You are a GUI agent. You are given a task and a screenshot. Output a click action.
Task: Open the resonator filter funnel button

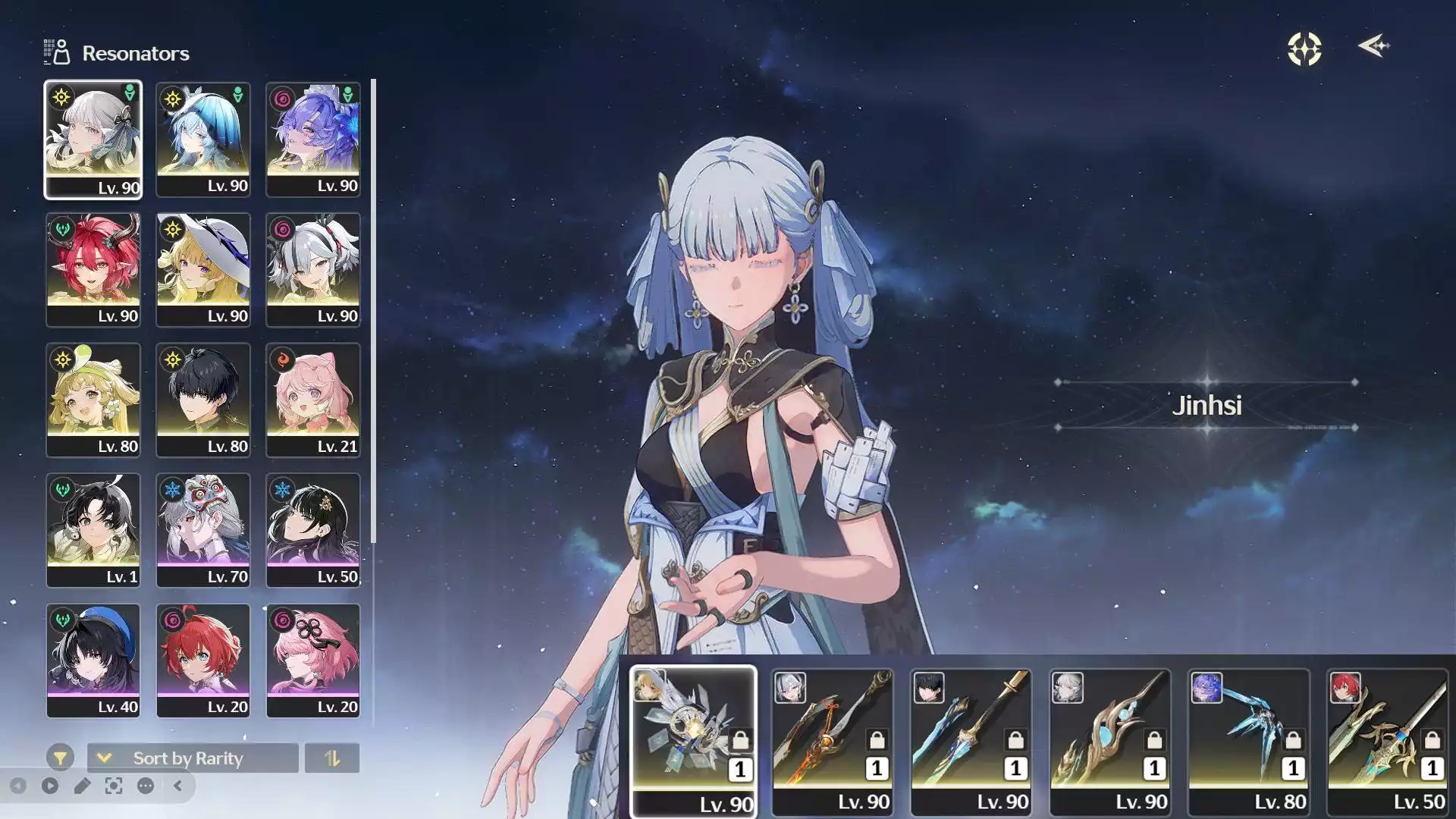(x=60, y=758)
